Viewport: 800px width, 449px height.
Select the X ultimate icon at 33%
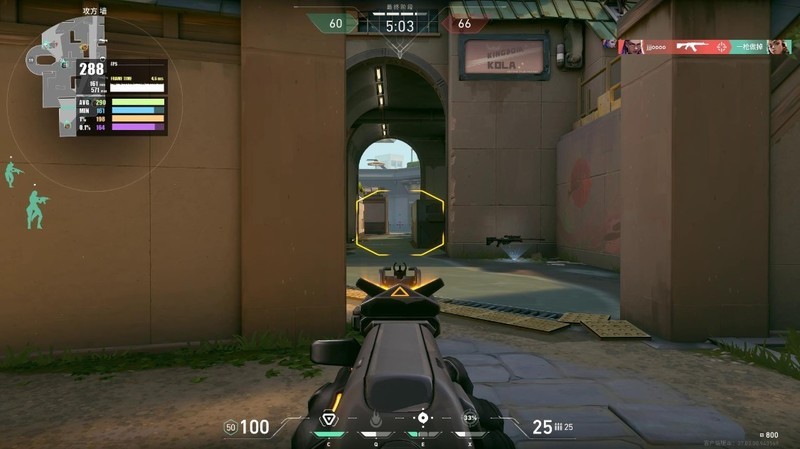coord(469,418)
